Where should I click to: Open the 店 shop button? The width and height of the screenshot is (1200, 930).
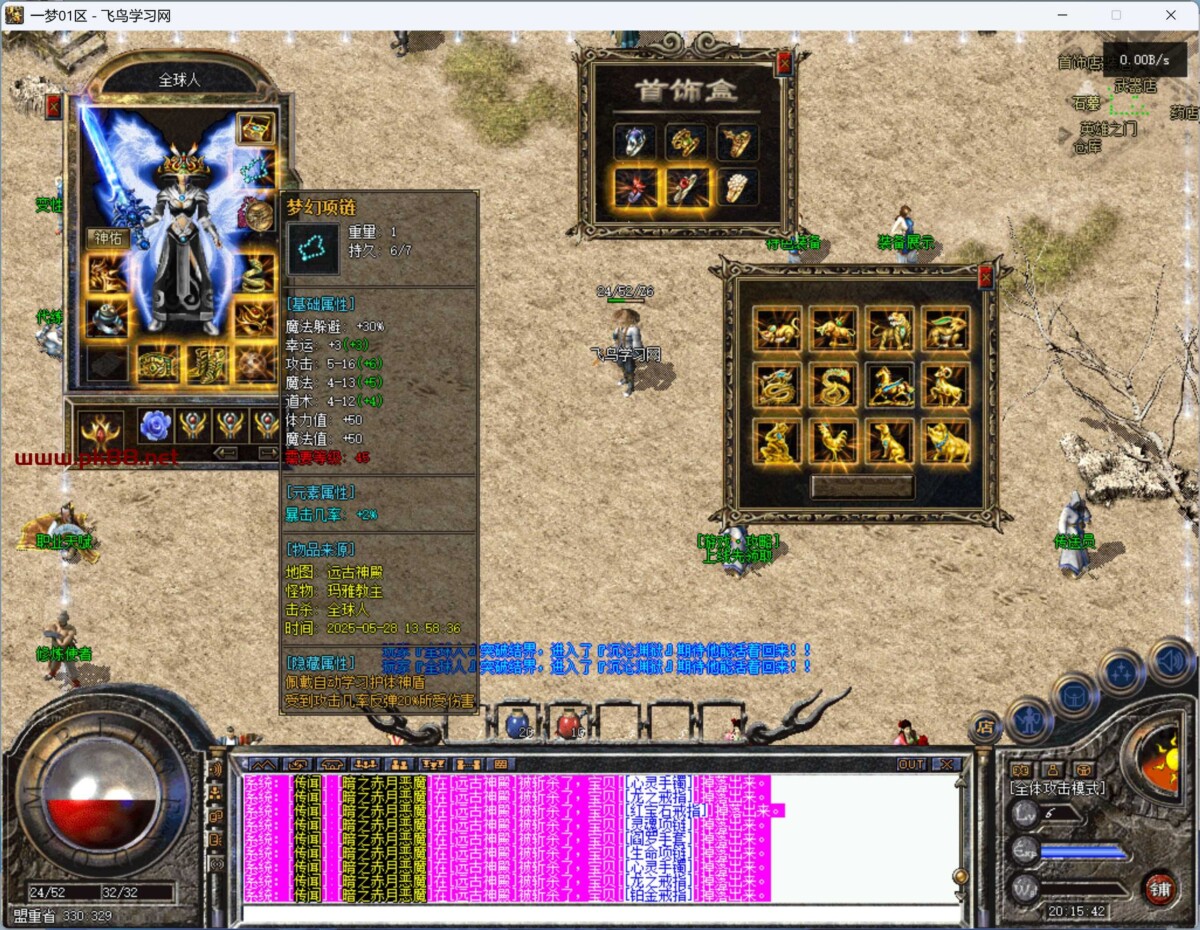coord(984,727)
